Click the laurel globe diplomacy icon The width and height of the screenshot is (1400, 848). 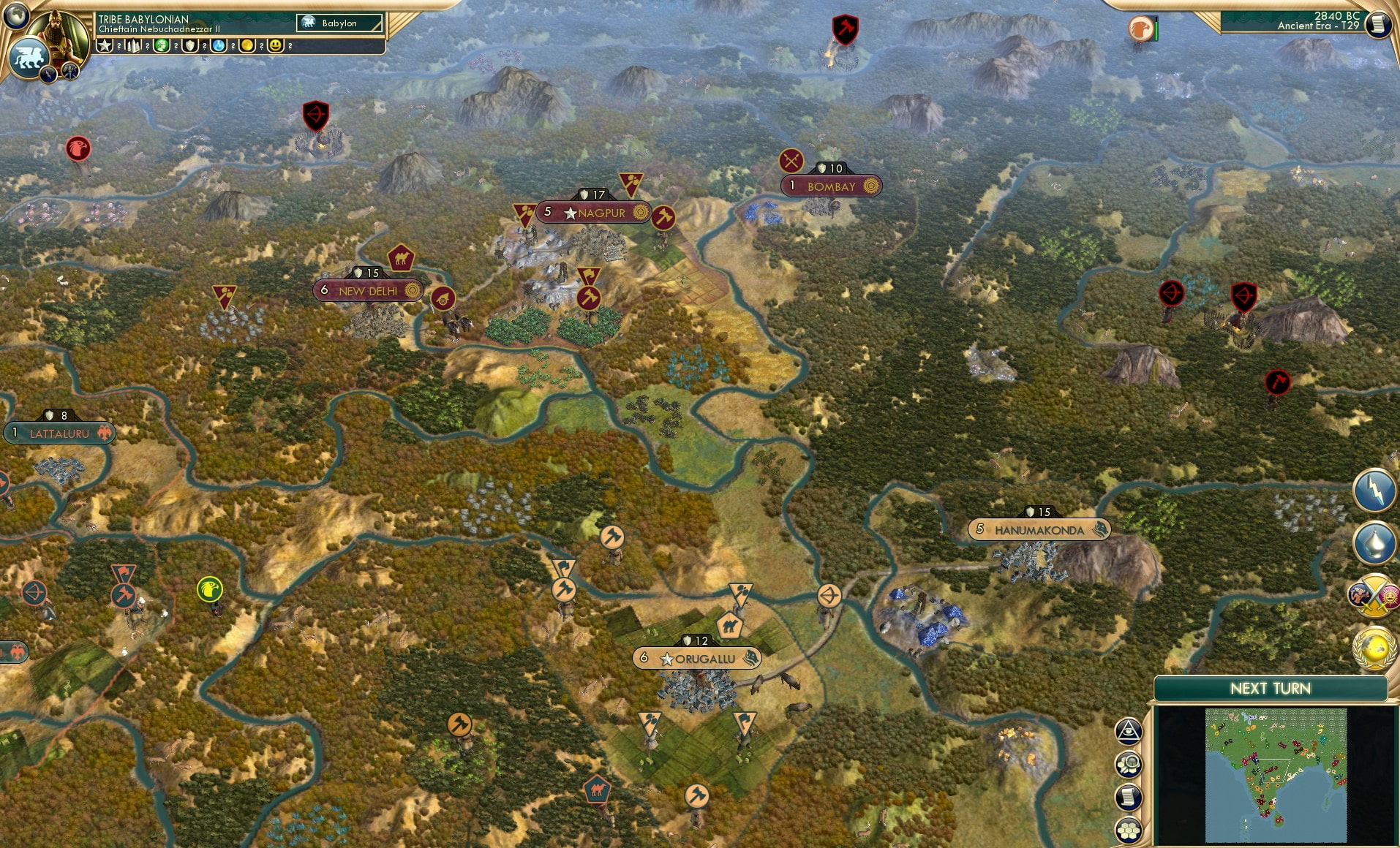1373,645
